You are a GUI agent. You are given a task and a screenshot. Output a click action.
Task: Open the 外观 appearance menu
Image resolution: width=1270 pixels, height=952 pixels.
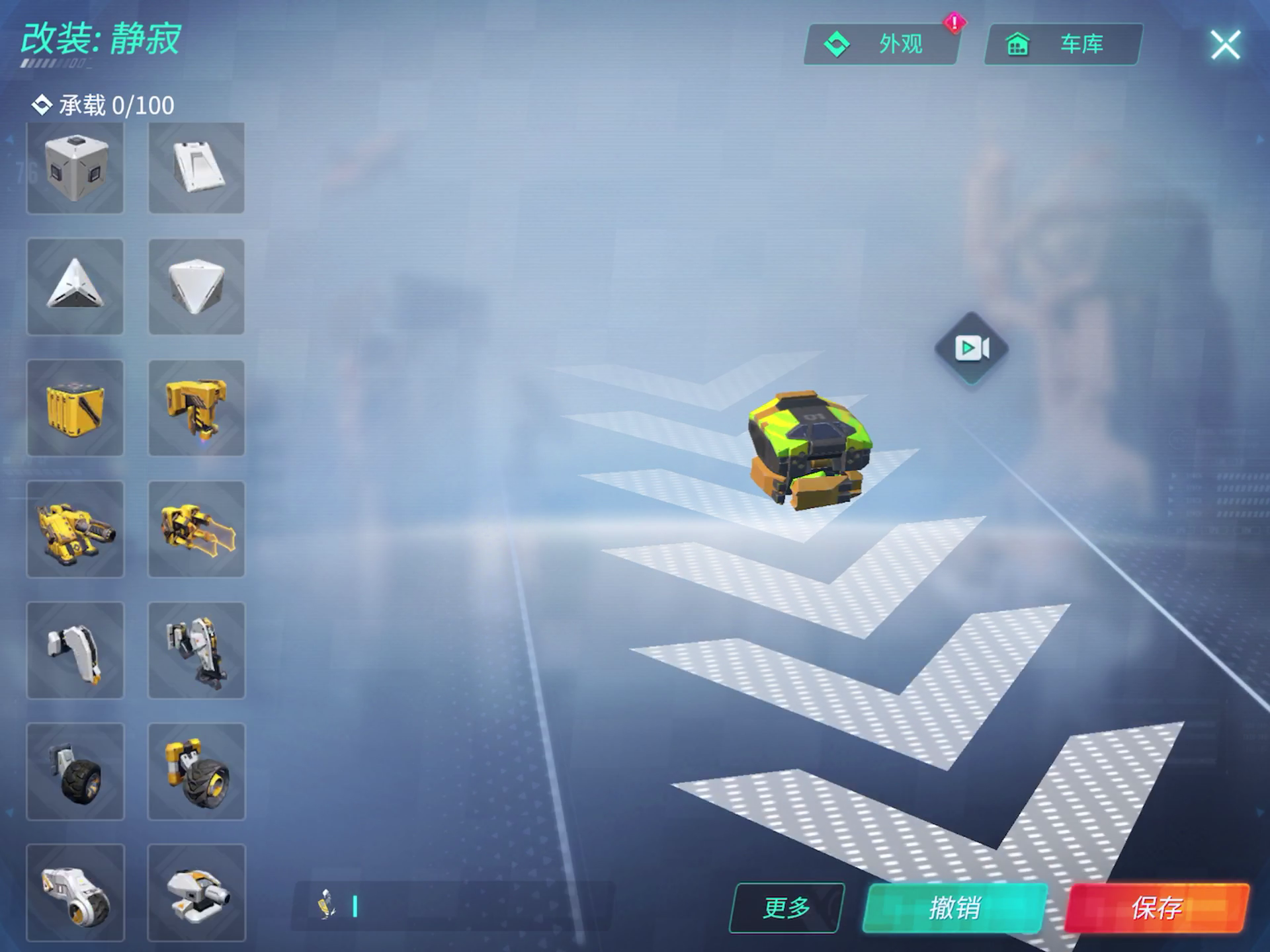pyautogui.click(x=881, y=44)
